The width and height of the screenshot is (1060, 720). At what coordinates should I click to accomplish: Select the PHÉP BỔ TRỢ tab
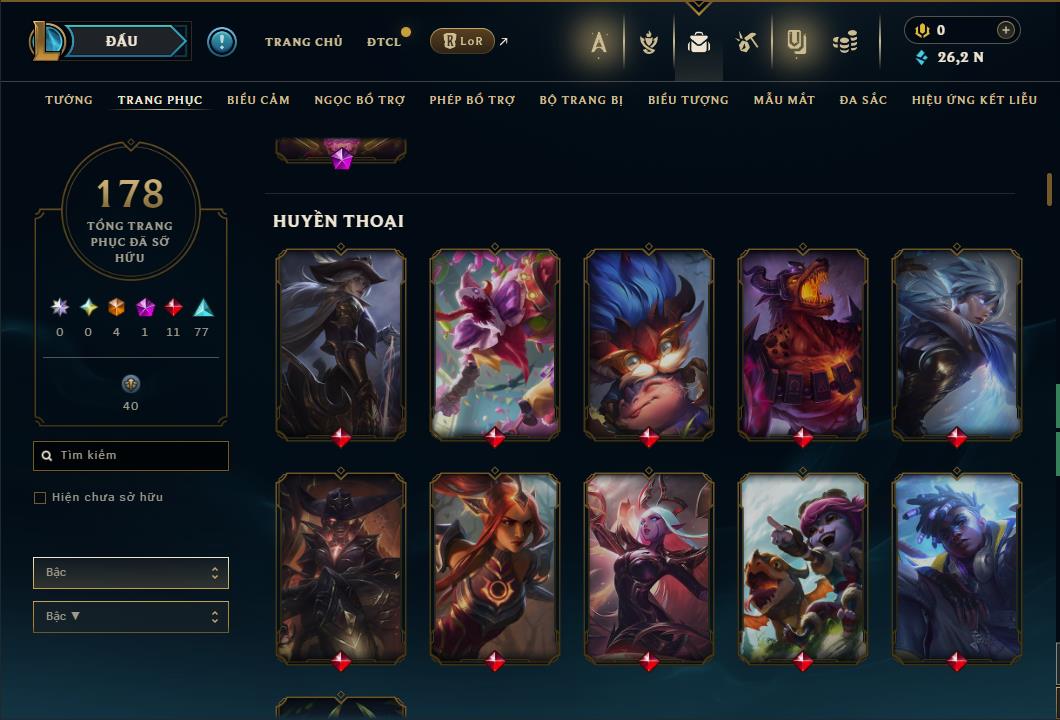[472, 100]
